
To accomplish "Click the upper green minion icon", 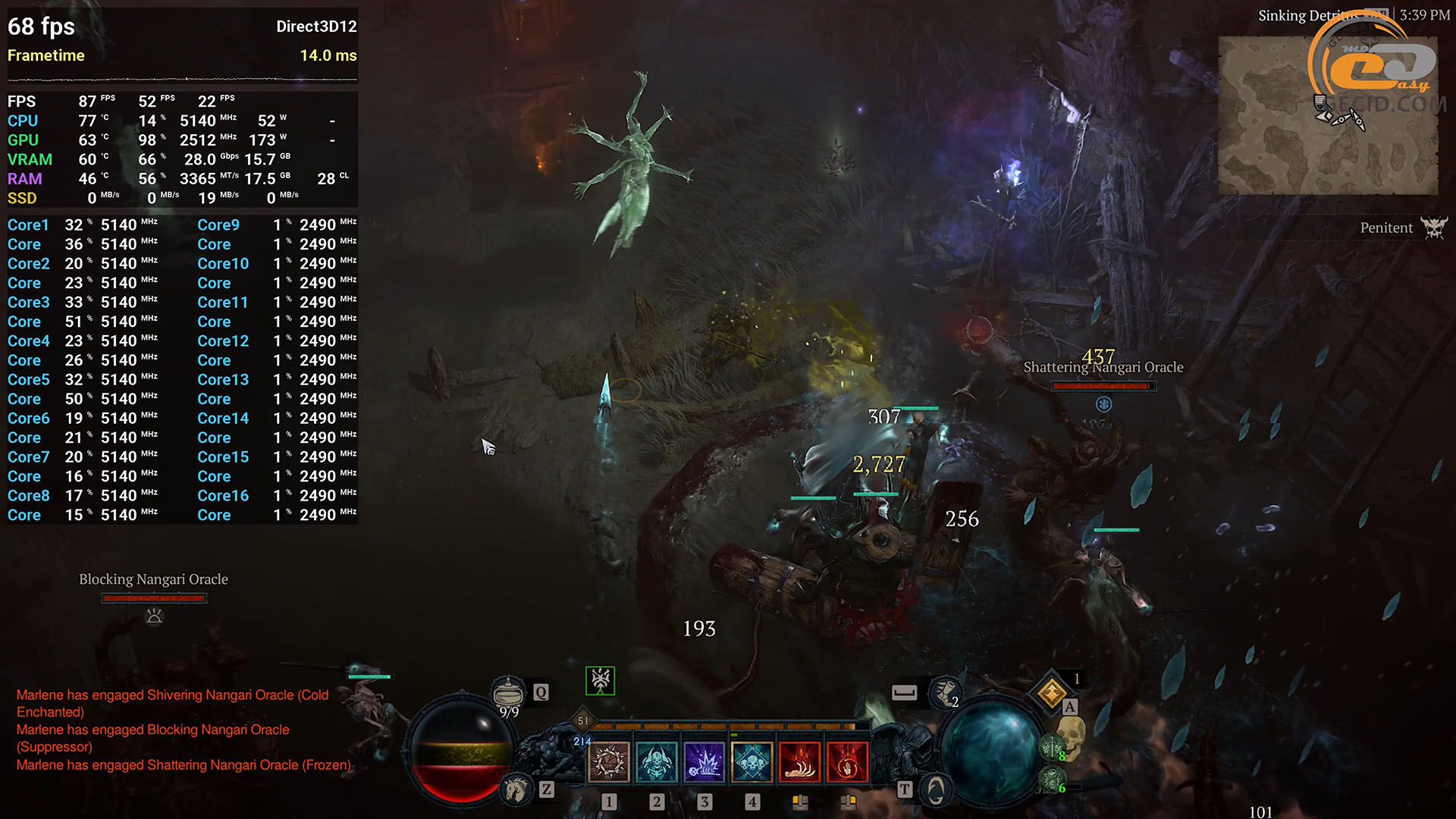I will pyautogui.click(x=1051, y=748).
